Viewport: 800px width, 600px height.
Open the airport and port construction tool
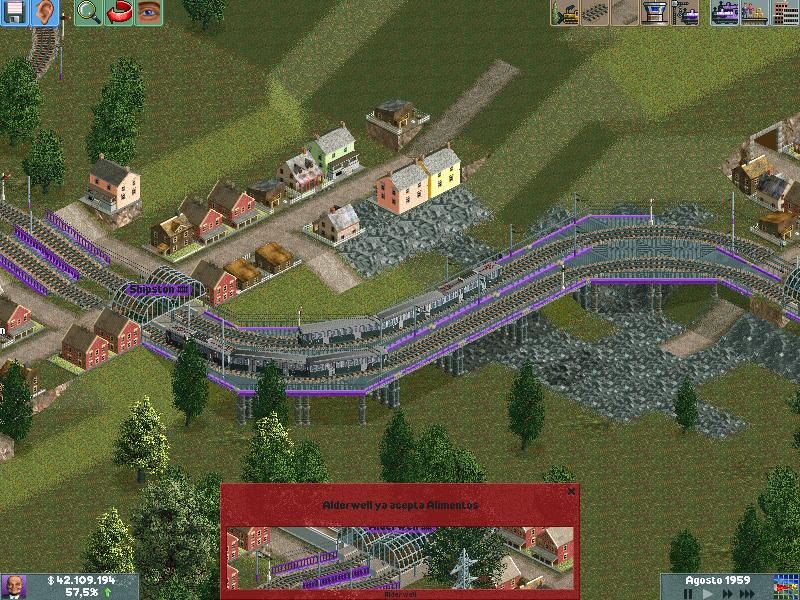655,13
